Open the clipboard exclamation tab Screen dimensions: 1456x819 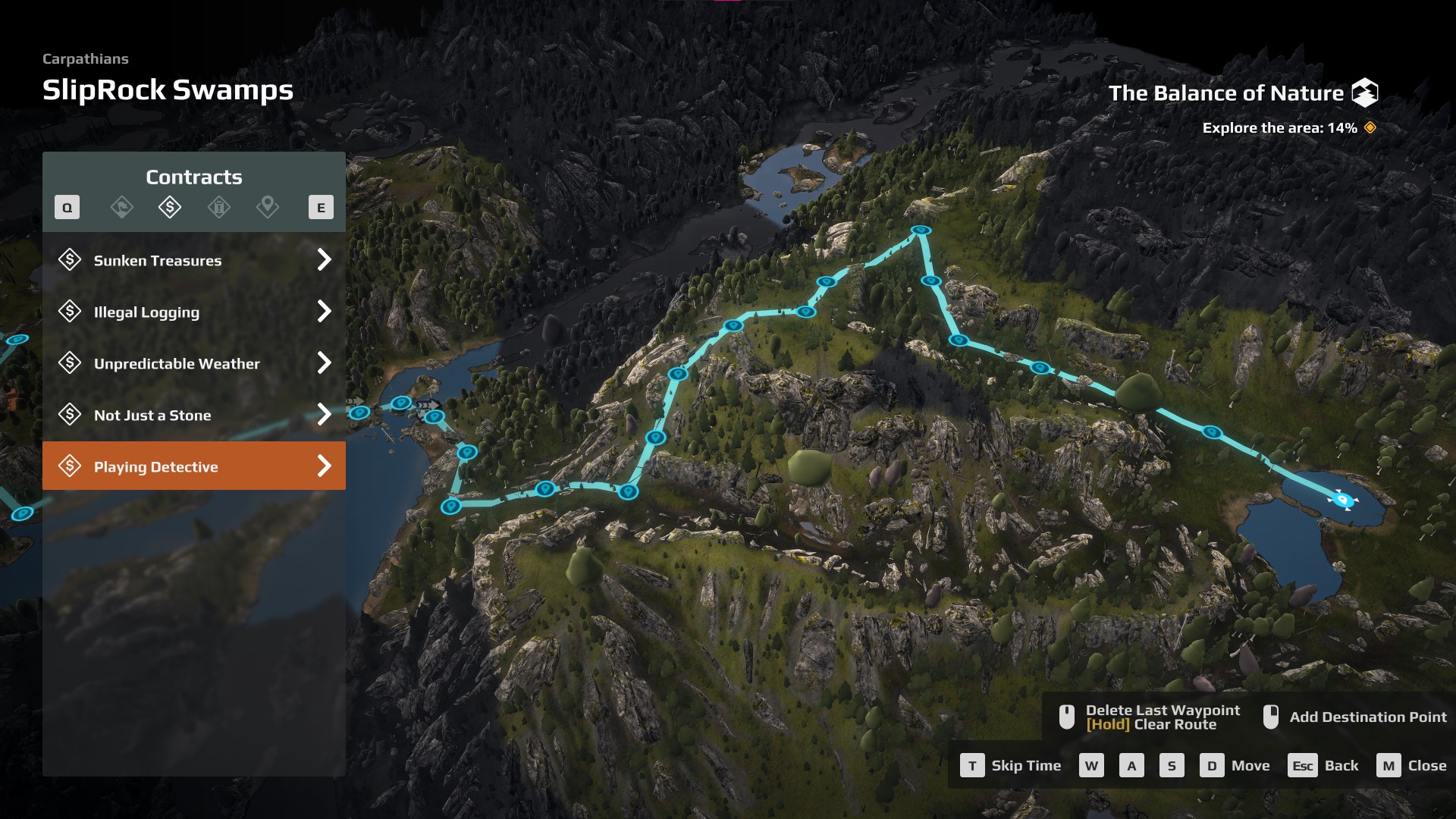tap(218, 207)
